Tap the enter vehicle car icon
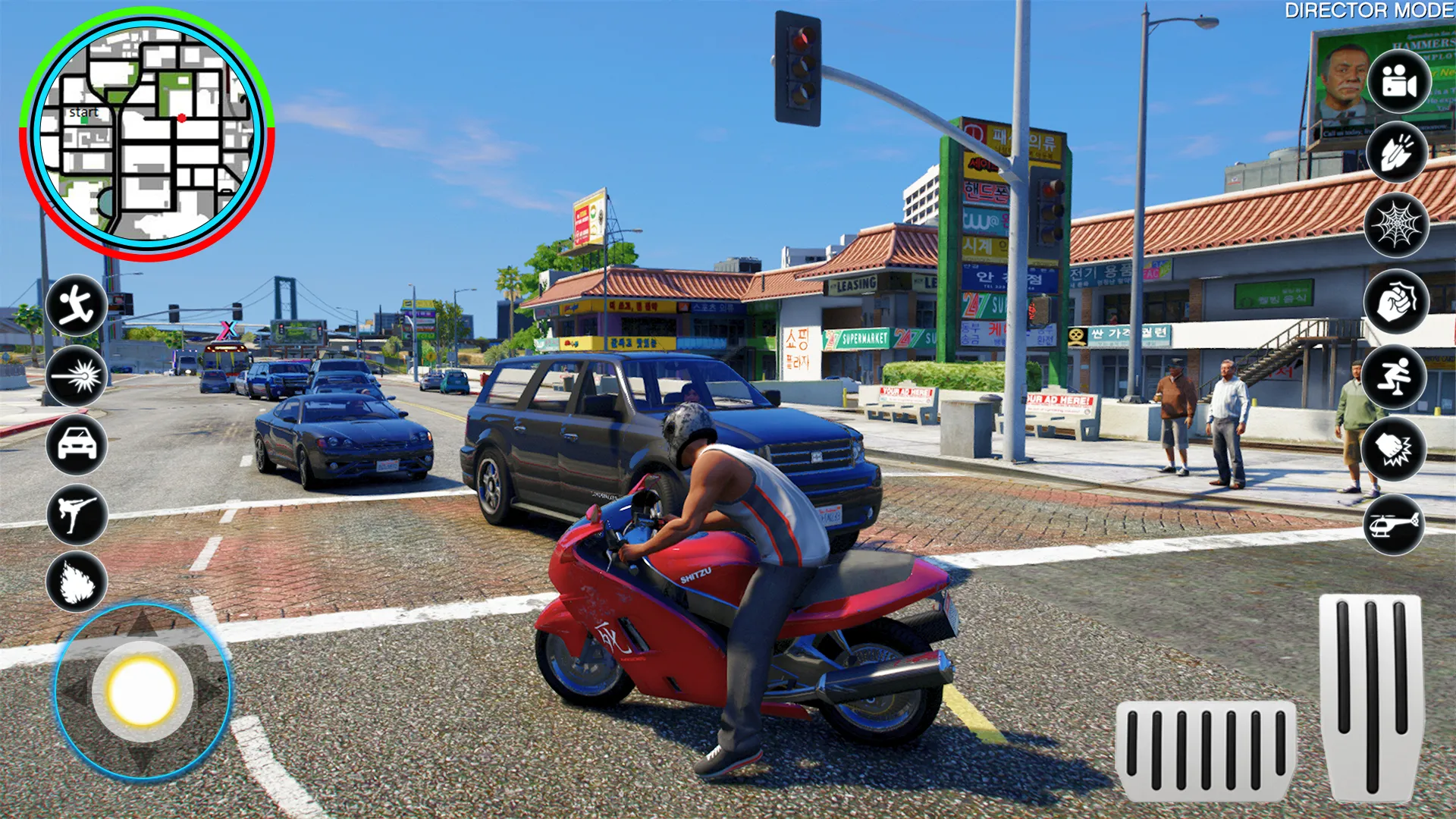1456x819 pixels. pyautogui.click(x=76, y=446)
